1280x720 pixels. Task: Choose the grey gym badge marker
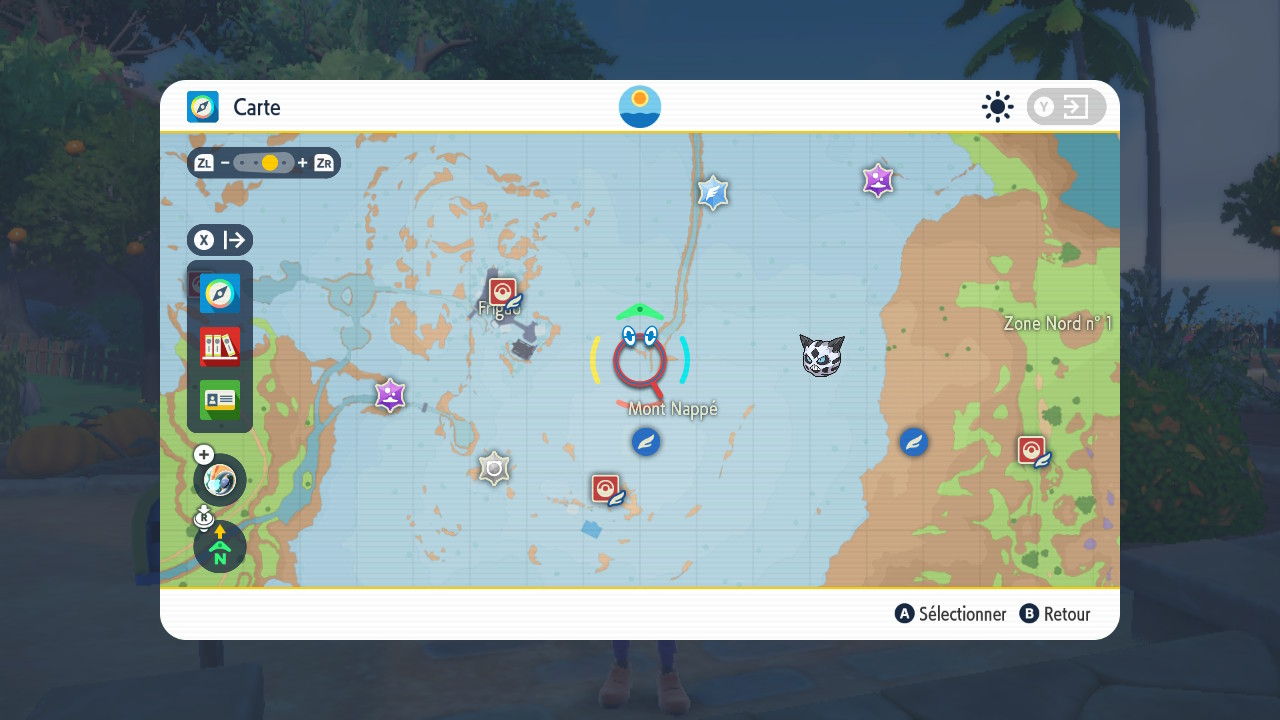pos(494,468)
